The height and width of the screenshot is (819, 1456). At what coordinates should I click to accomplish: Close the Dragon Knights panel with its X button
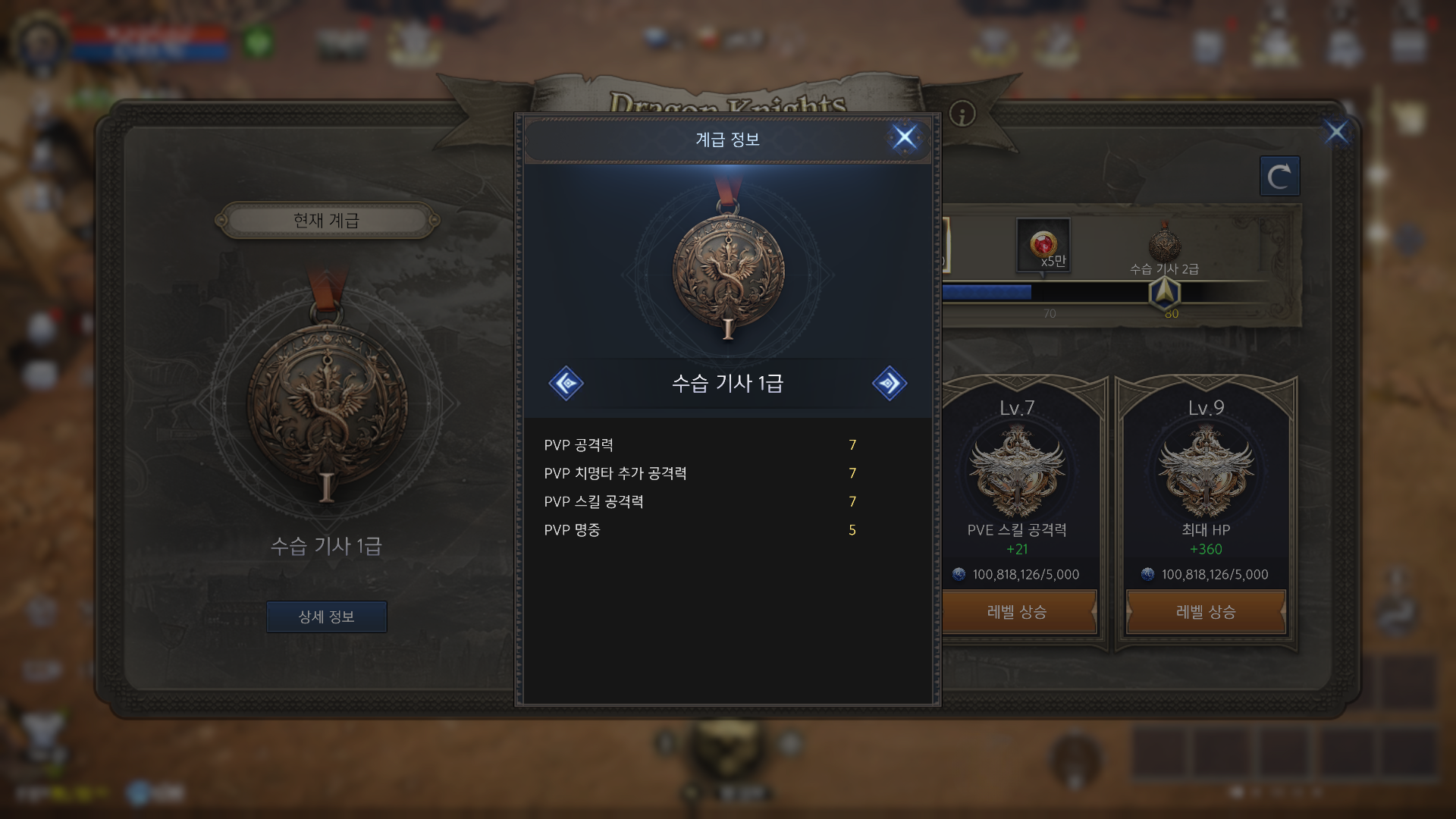click(1336, 132)
